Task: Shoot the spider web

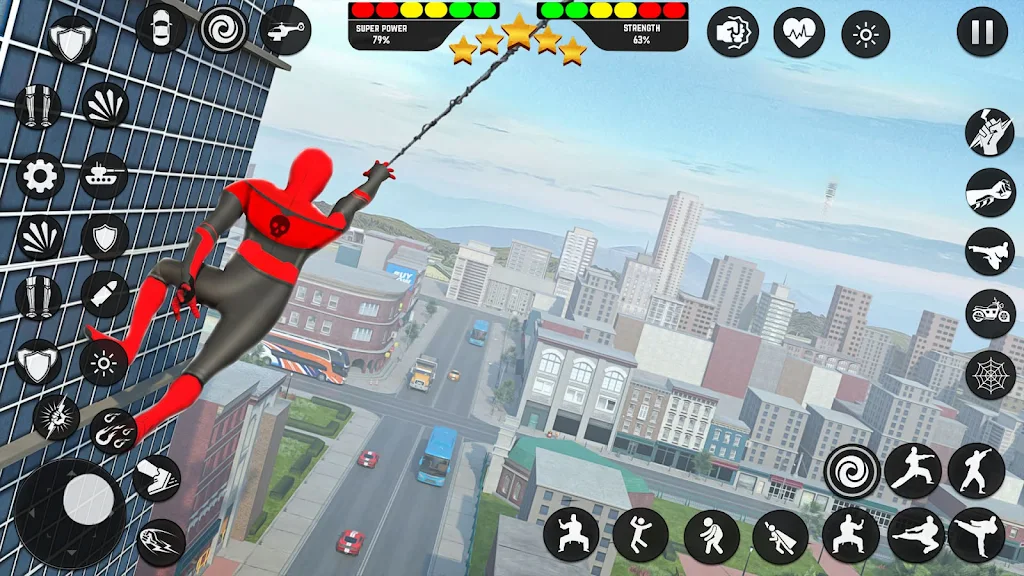Action: 990,375
